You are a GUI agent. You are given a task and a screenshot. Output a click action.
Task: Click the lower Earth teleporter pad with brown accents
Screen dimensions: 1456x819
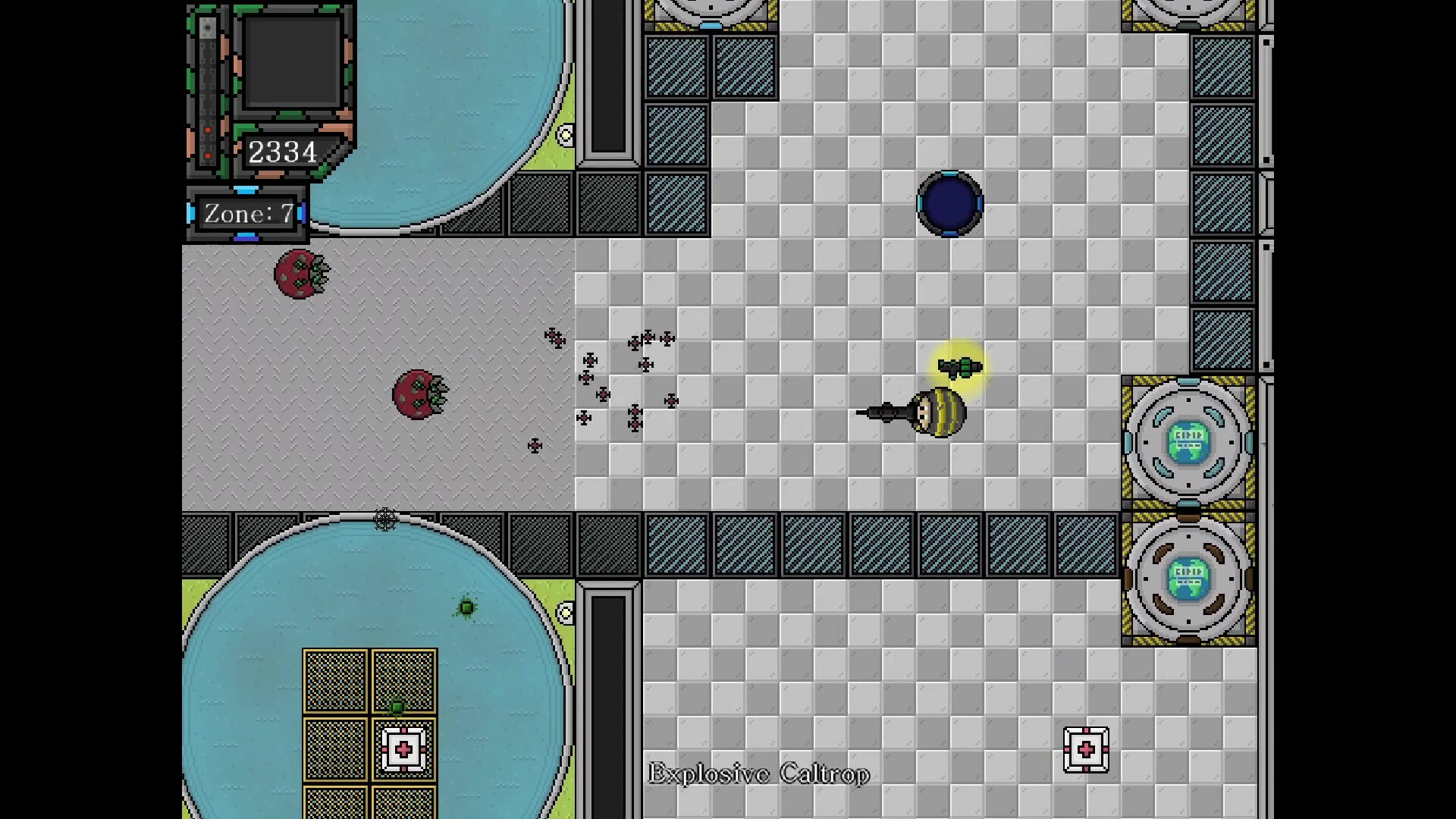click(1187, 579)
